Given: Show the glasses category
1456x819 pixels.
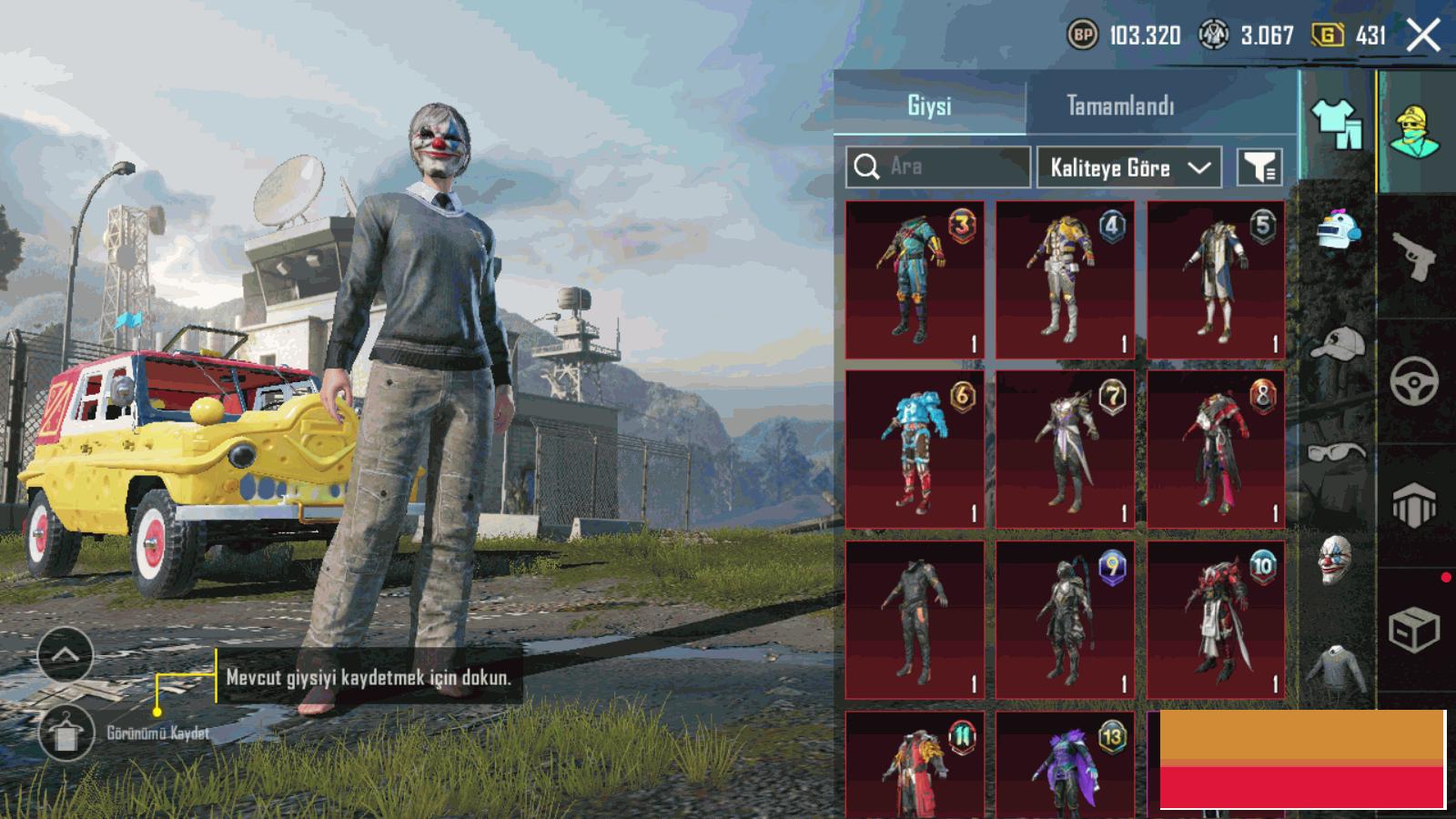Looking at the screenshot, I should [x=1336, y=451].
